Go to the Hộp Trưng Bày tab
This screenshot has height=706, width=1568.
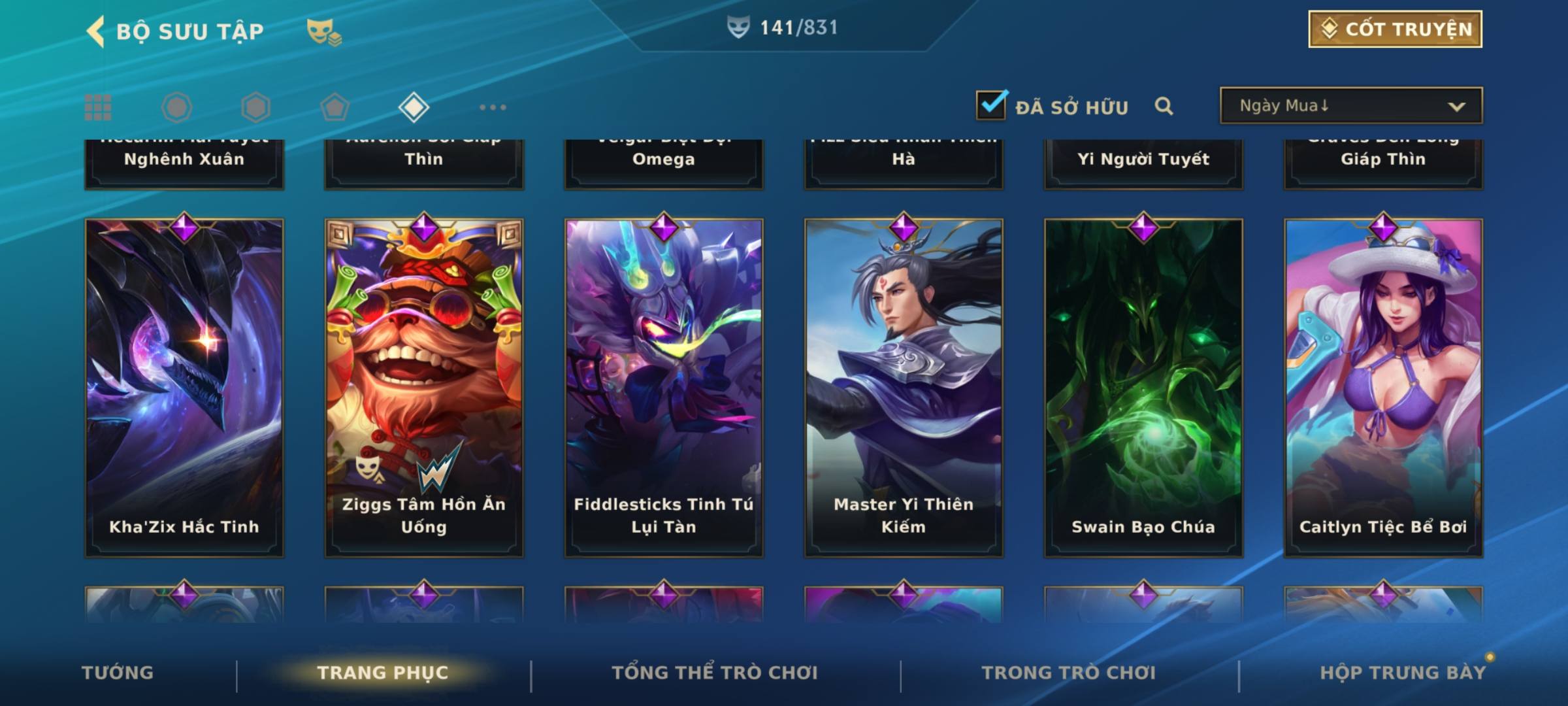[1403, 673]
